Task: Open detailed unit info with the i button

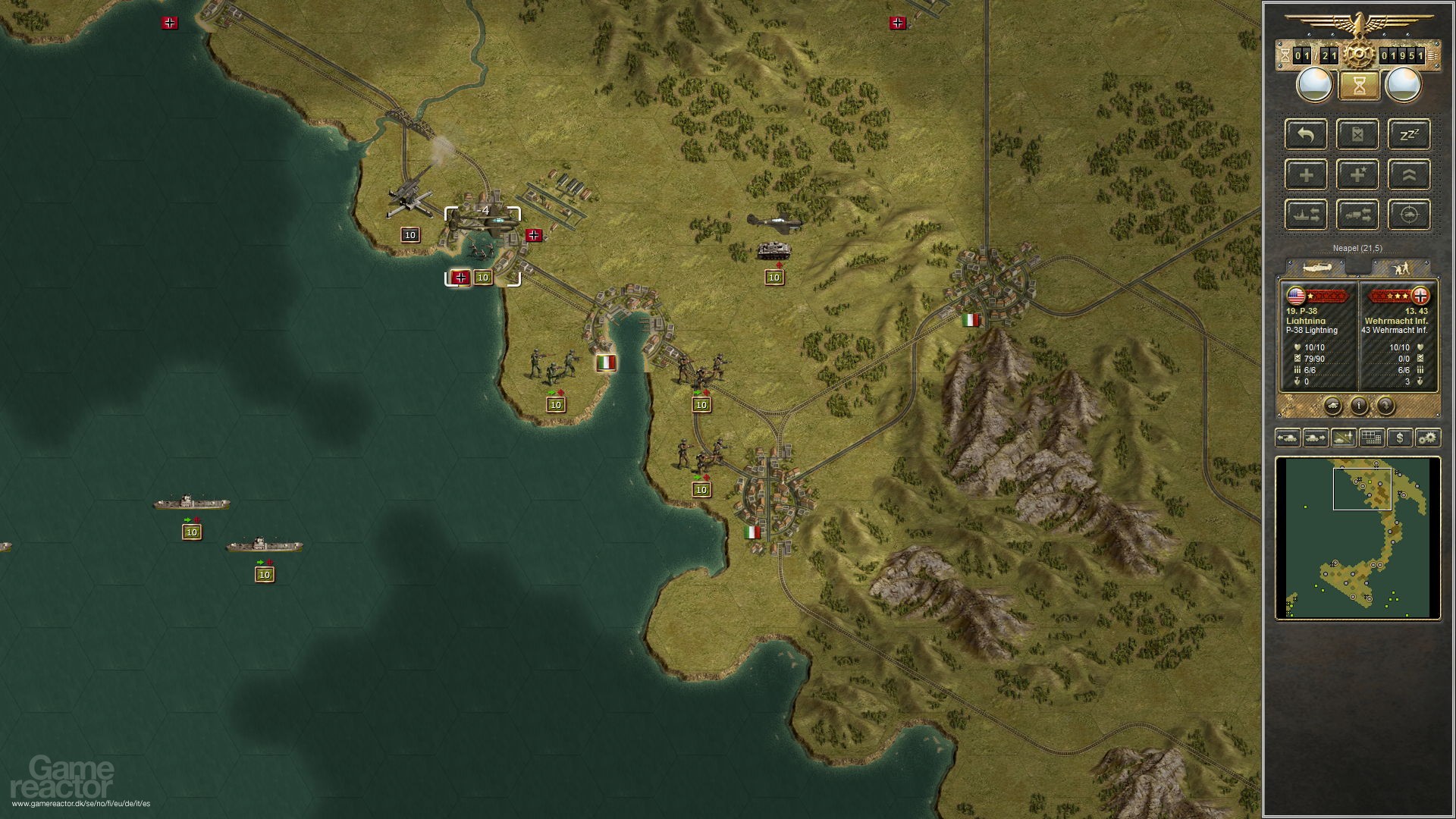Action: (1360, 404)
